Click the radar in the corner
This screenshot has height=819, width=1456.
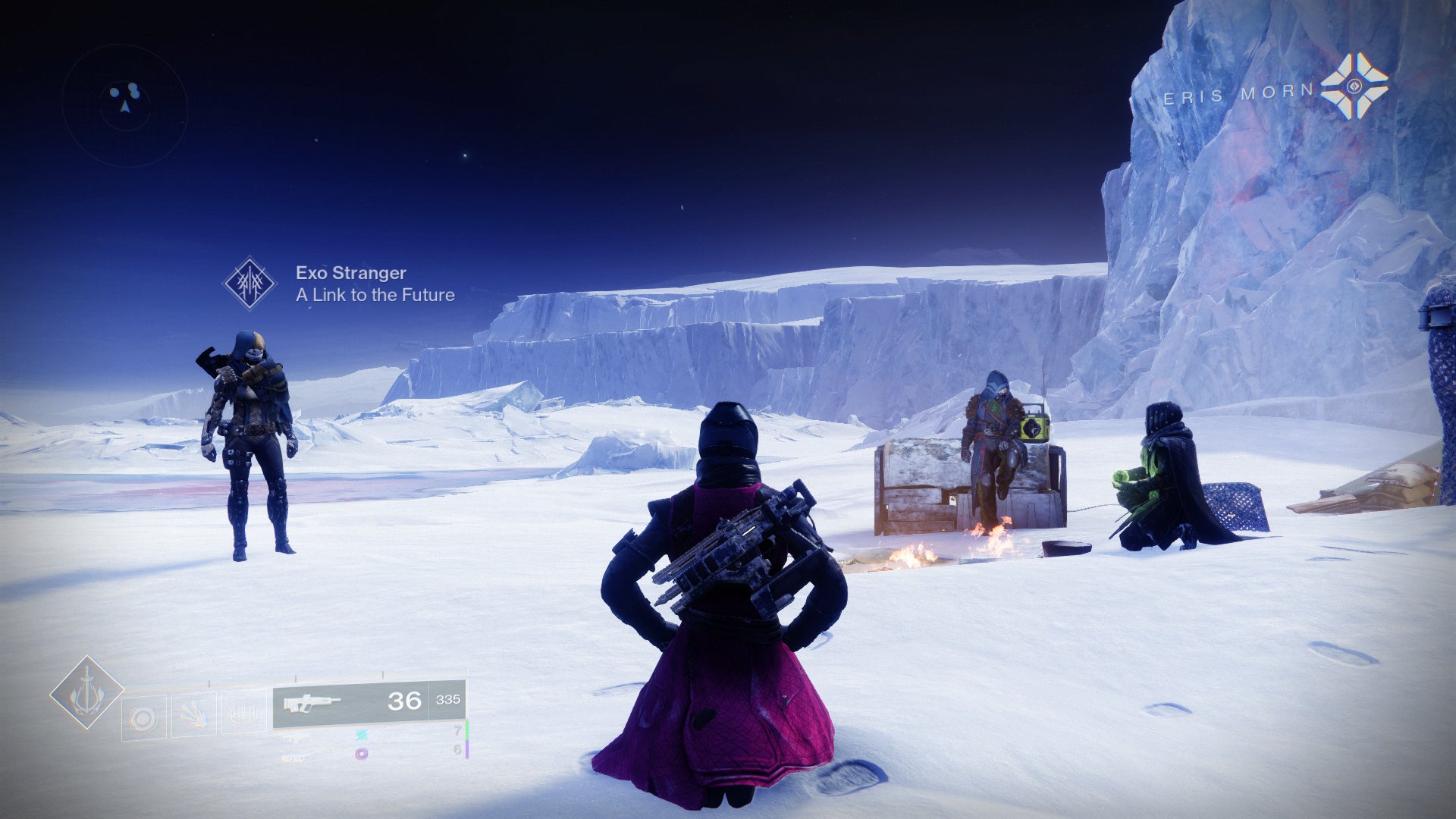click(125, 105)
